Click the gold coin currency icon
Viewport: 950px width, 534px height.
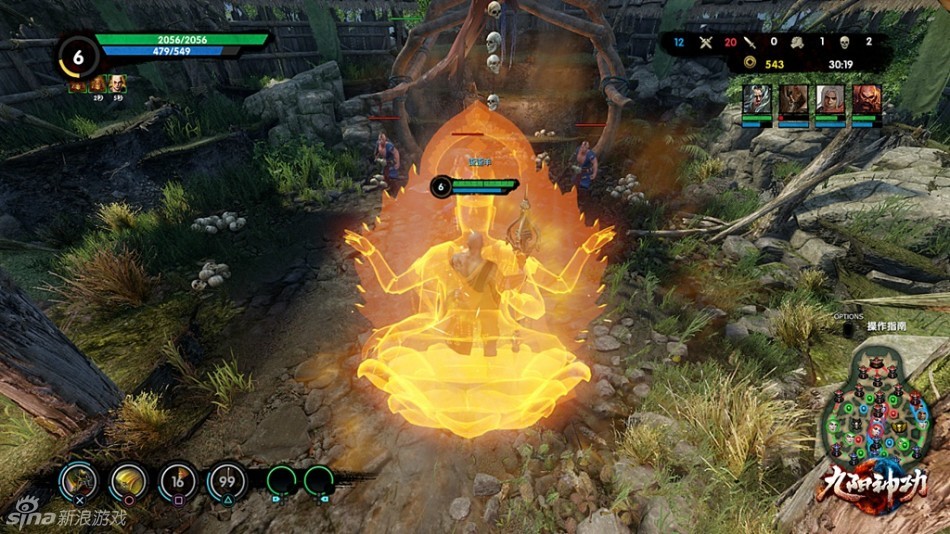[x=749, y=64]
